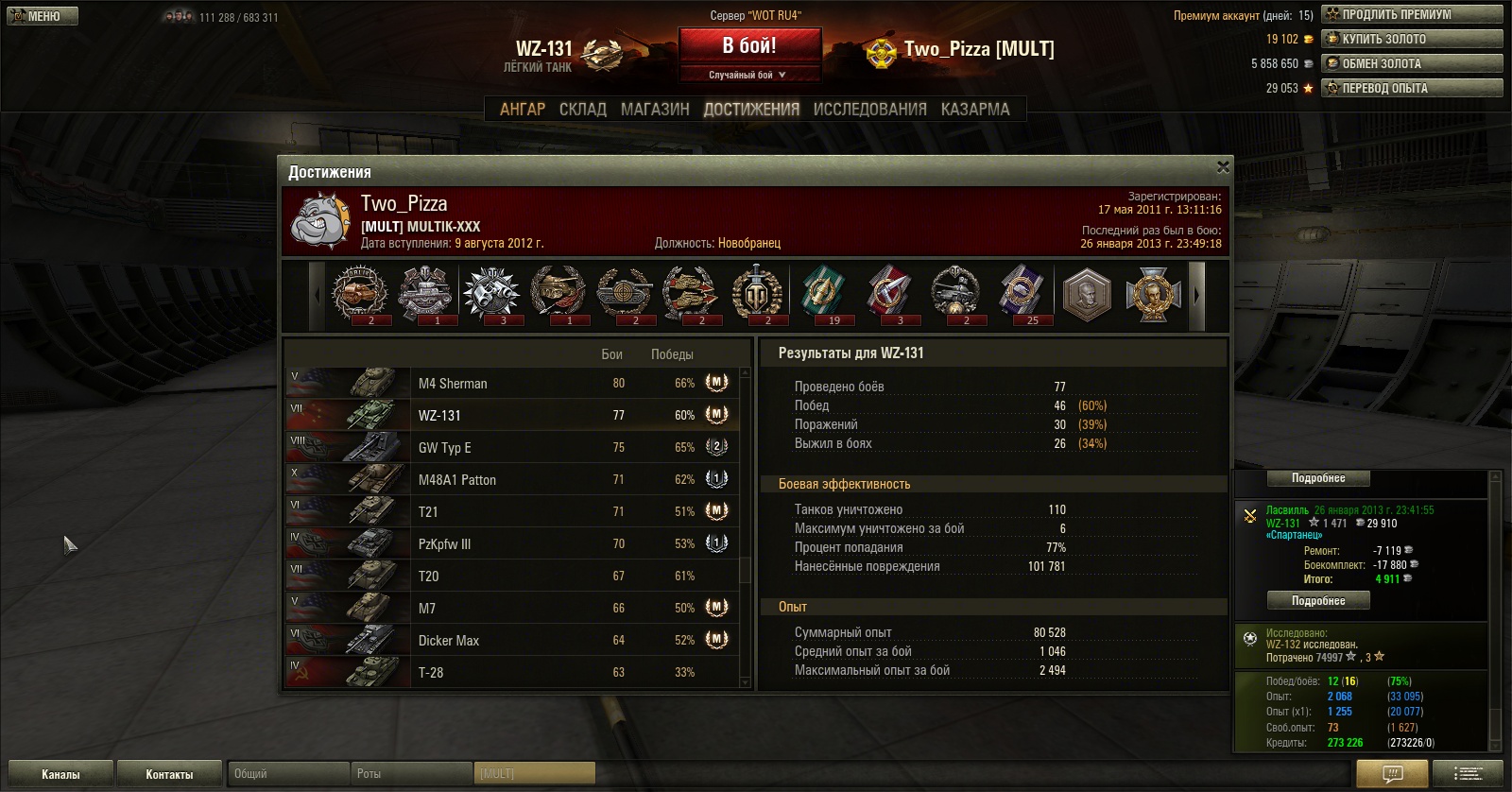Start battle with the В бой! button
1512x792 pixels.
pos(748,46)
